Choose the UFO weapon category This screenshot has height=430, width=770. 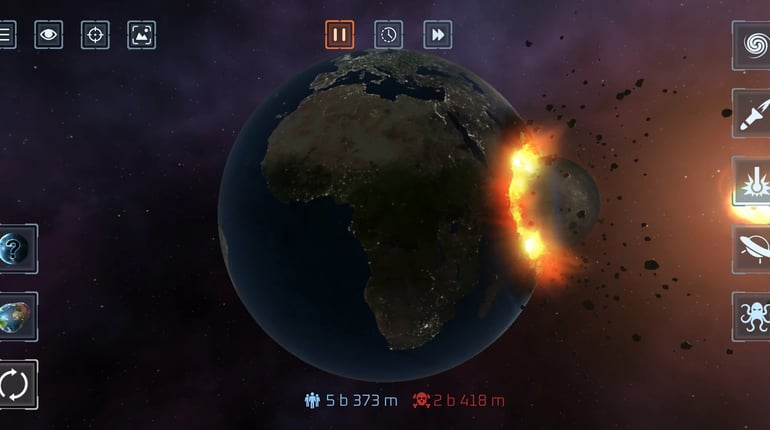click(751, 249)
